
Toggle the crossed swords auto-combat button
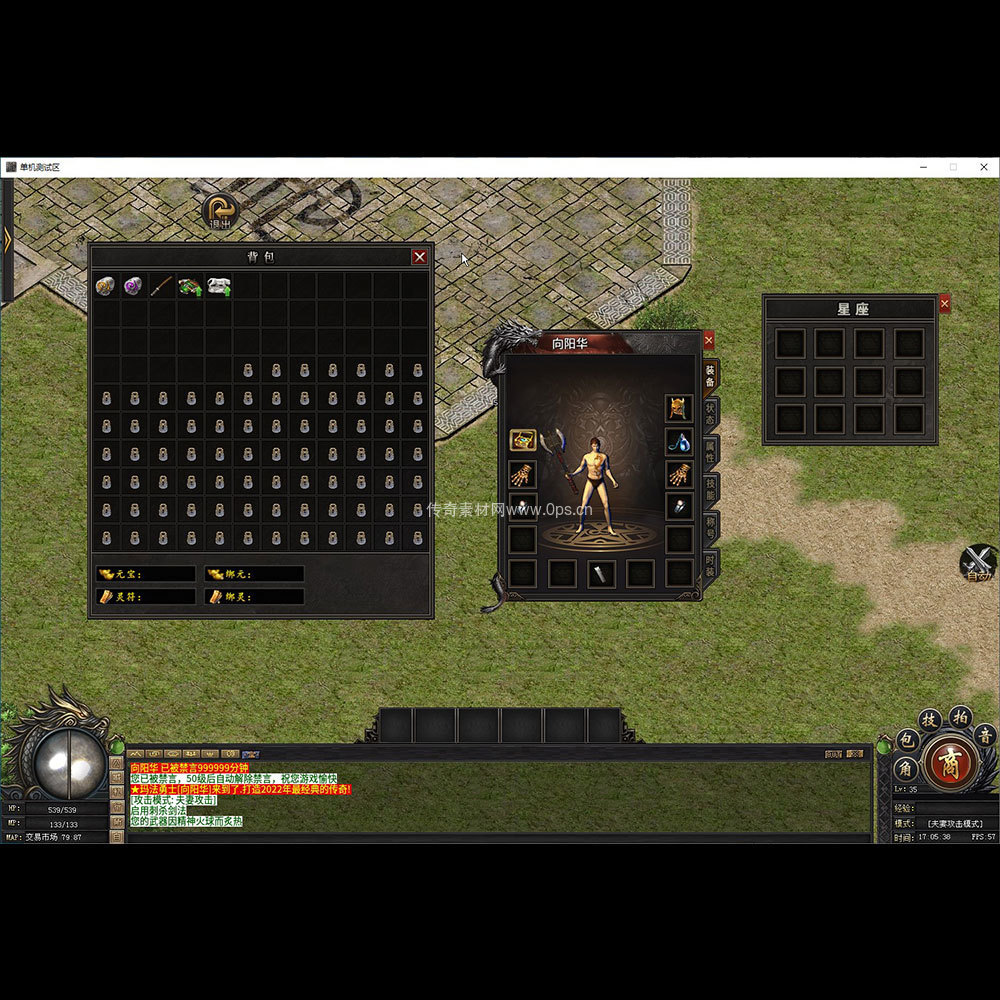979,563
